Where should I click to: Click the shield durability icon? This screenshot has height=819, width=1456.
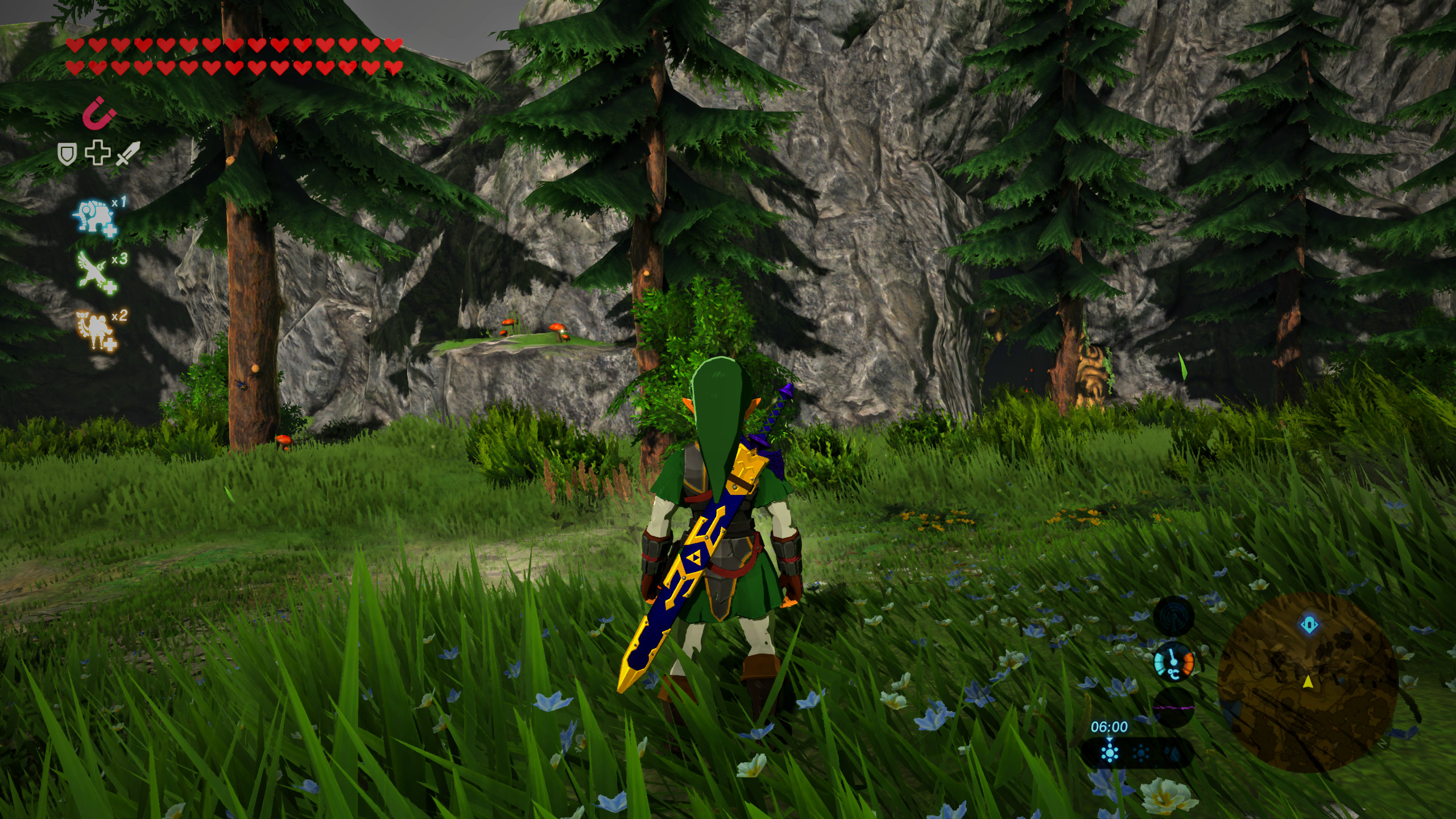coord(67,152)
